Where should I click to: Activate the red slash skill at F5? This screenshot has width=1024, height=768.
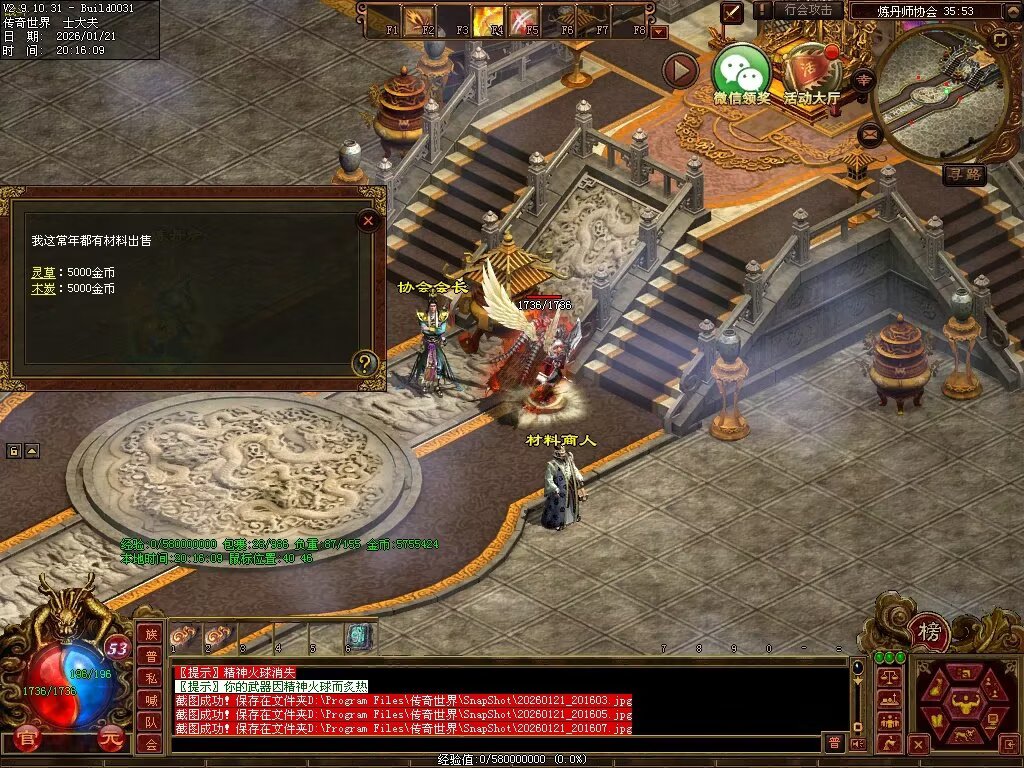click(x=524, y=20)
